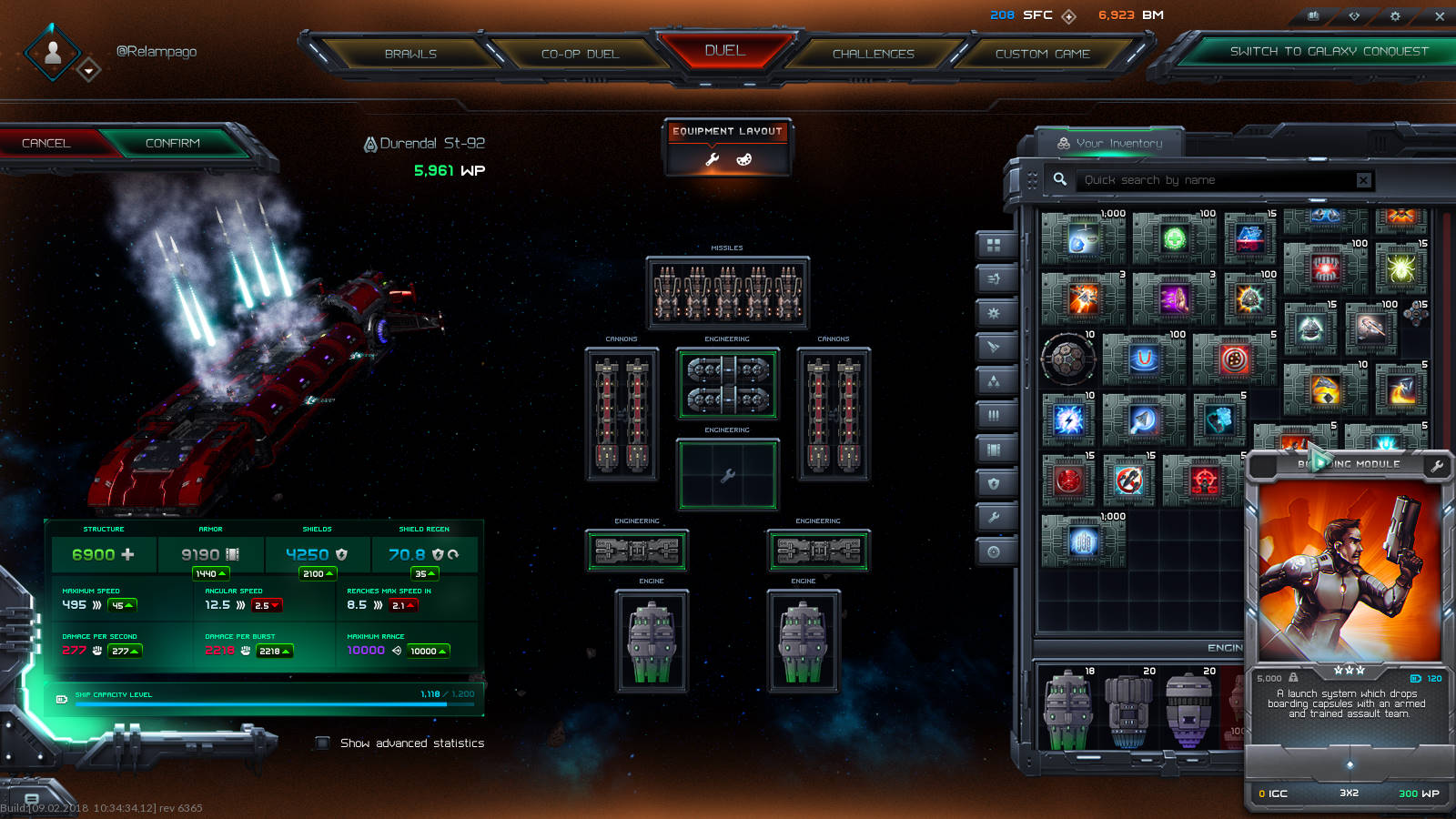1456x819 pixels.
Task: Select the missile filter icon in inventory sidebar
Action: [x=995, y=348]
